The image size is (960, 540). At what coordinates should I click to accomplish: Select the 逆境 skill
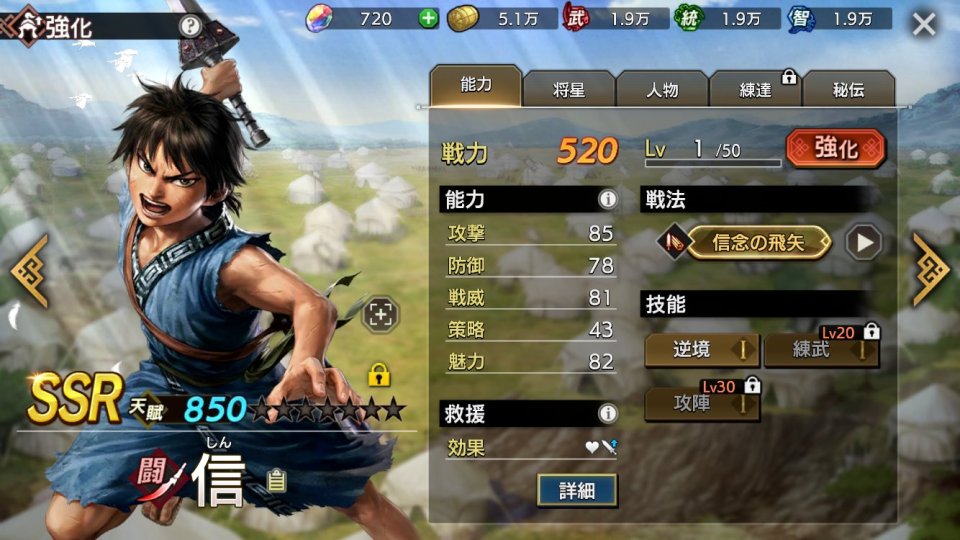click(701, 350)
